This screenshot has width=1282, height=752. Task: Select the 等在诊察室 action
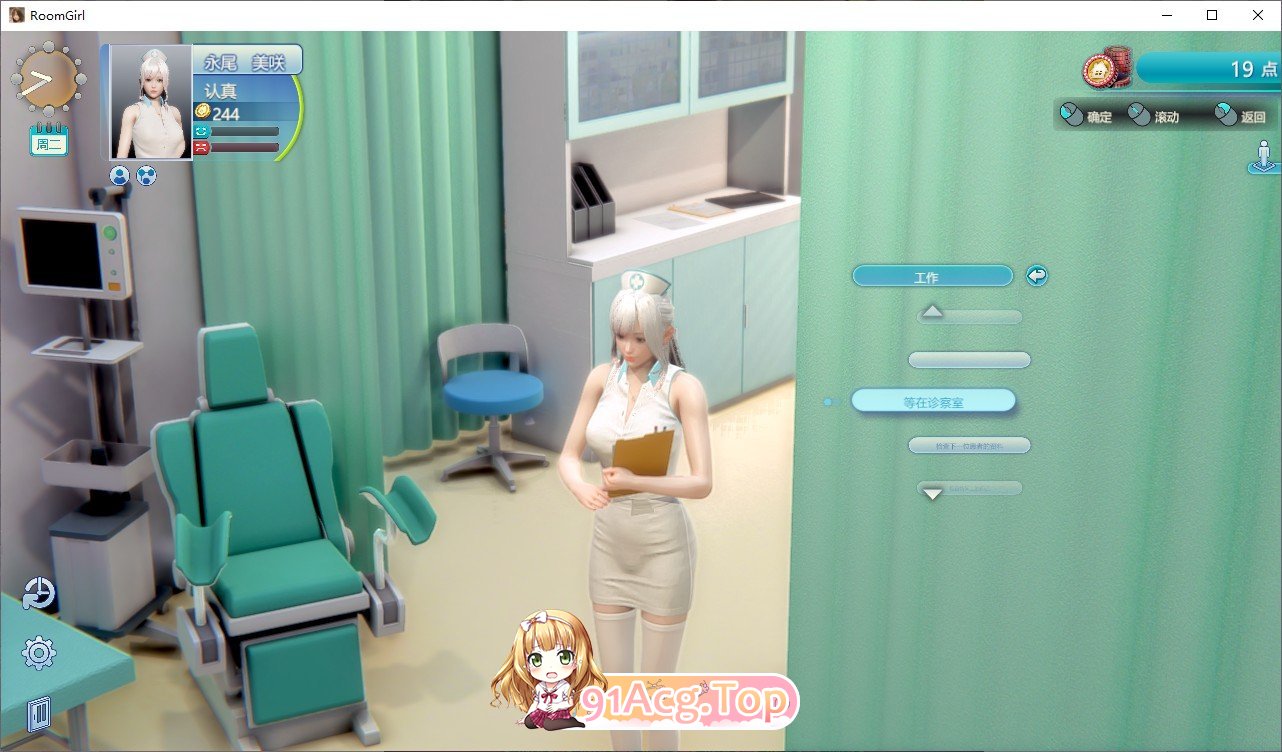932,400
